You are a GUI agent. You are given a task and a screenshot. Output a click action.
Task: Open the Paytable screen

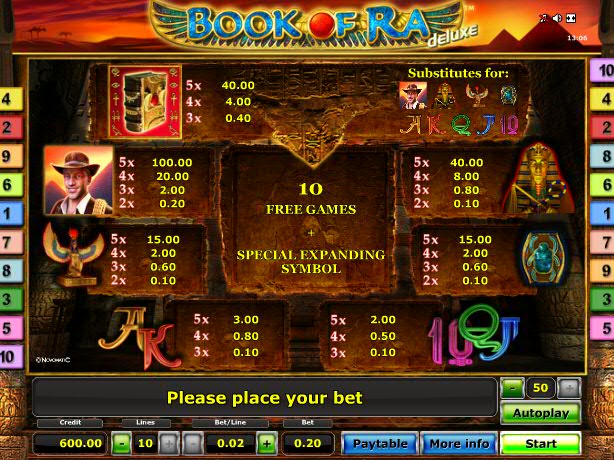click(379, 443)
